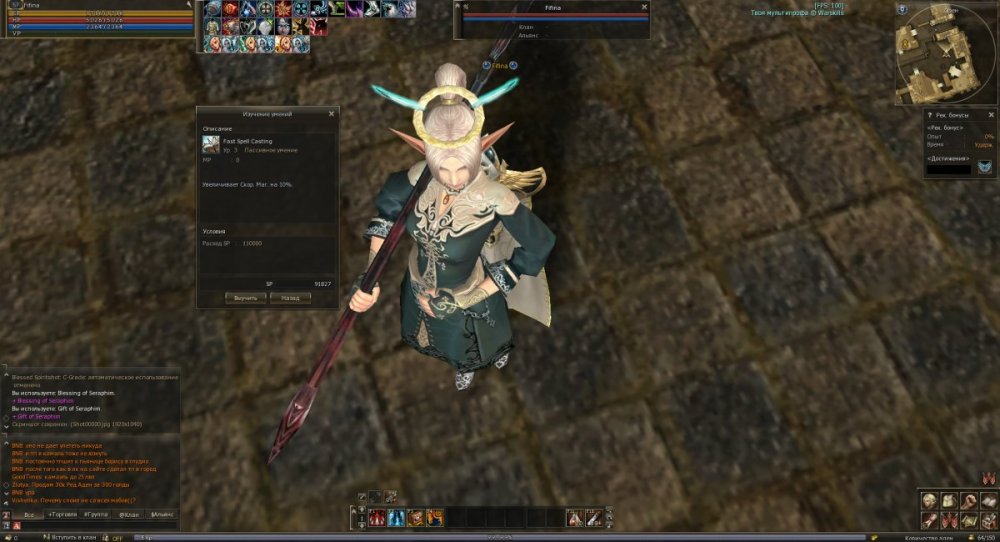
Task: Go back with the Назад button
Action: (x=290, y=298)
